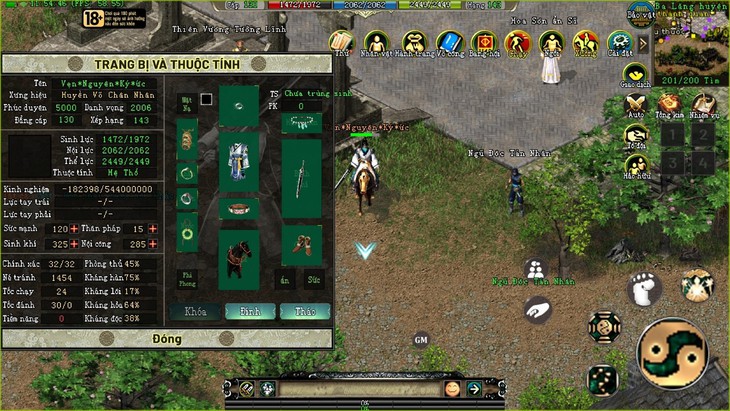The image size is (730, 411).
Task: Open the Hành trang inventory bag
Action: (414, 43)
